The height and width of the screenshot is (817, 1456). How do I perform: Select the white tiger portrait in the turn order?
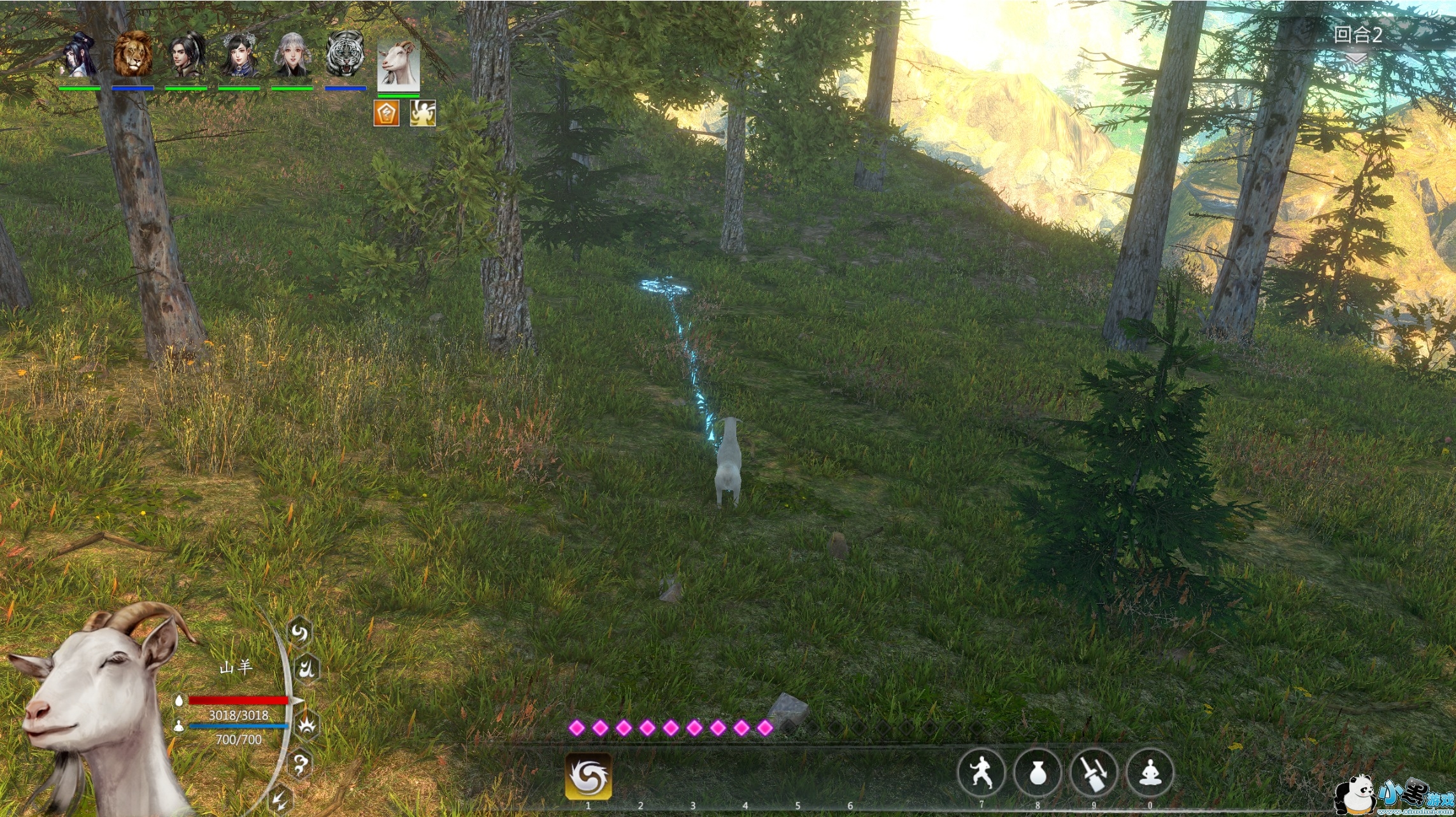click(x=345, y=55)
